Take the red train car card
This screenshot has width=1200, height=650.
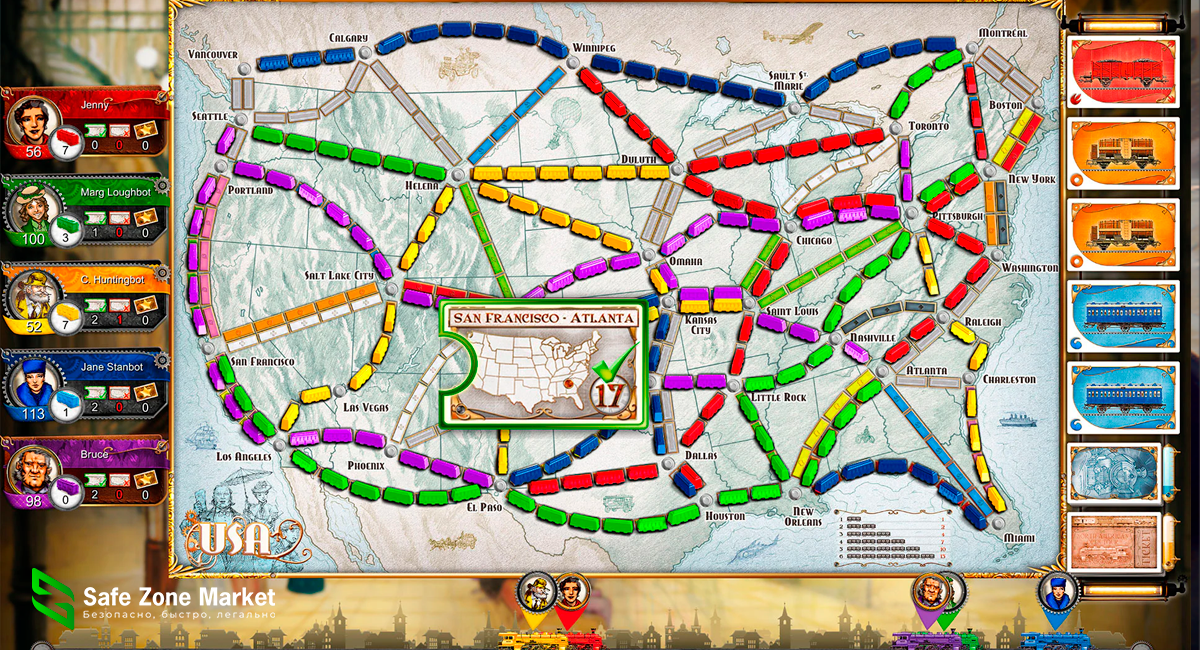coord(1115,73)
